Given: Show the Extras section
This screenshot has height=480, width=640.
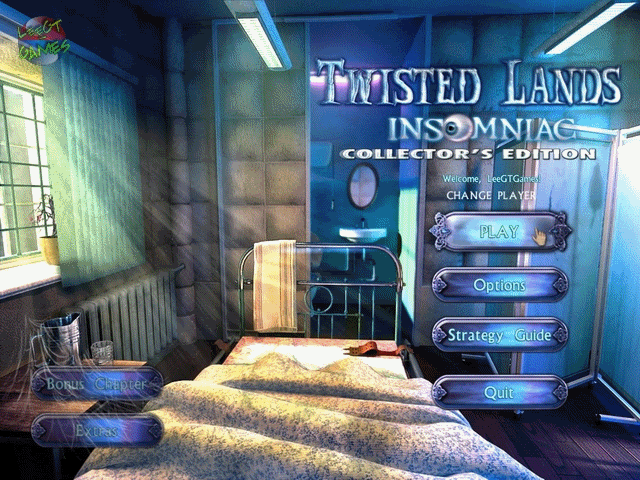Looking at the screenshot, I should point(96,430).
